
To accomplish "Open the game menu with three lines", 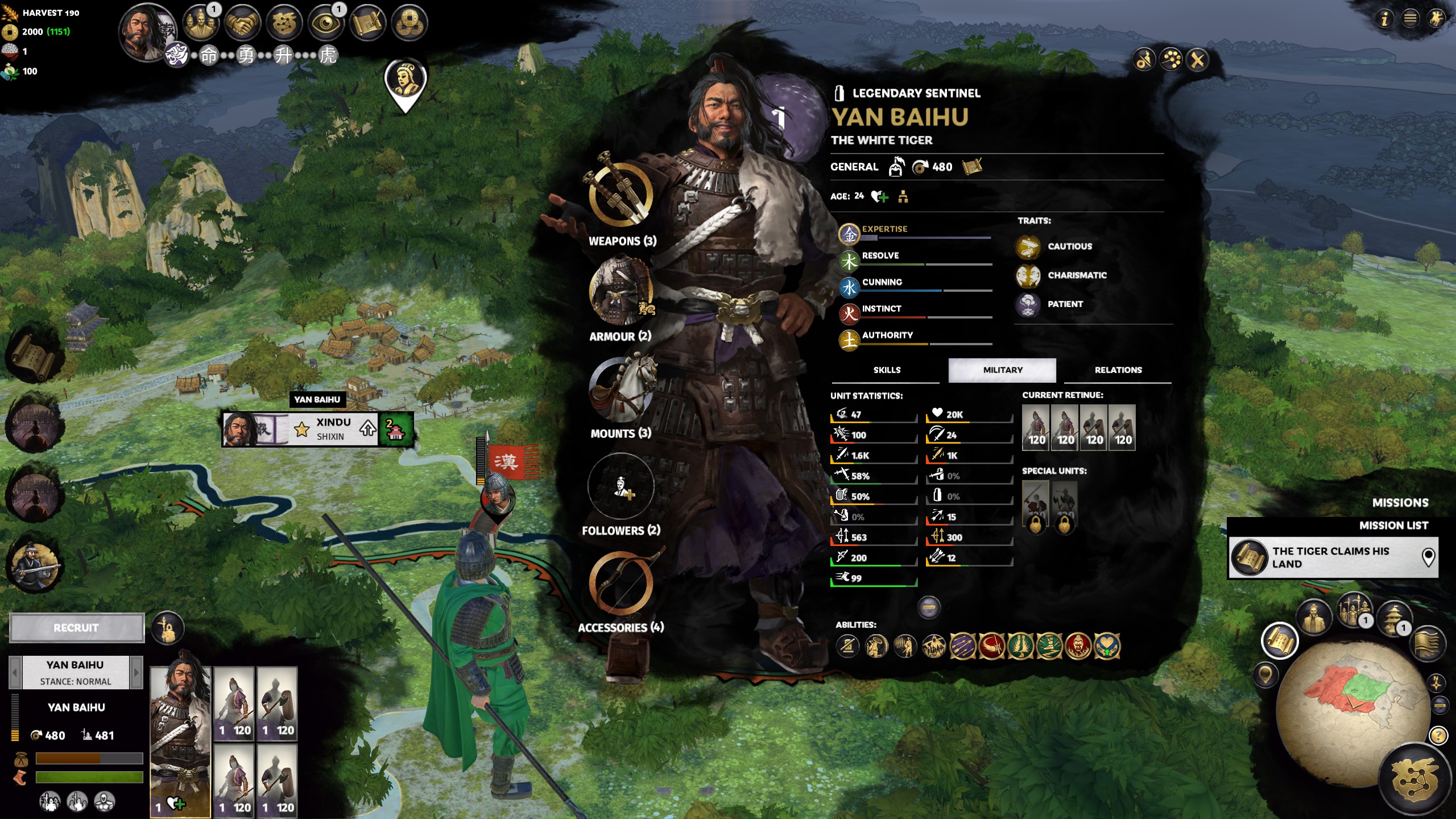I will [1410, 19].
